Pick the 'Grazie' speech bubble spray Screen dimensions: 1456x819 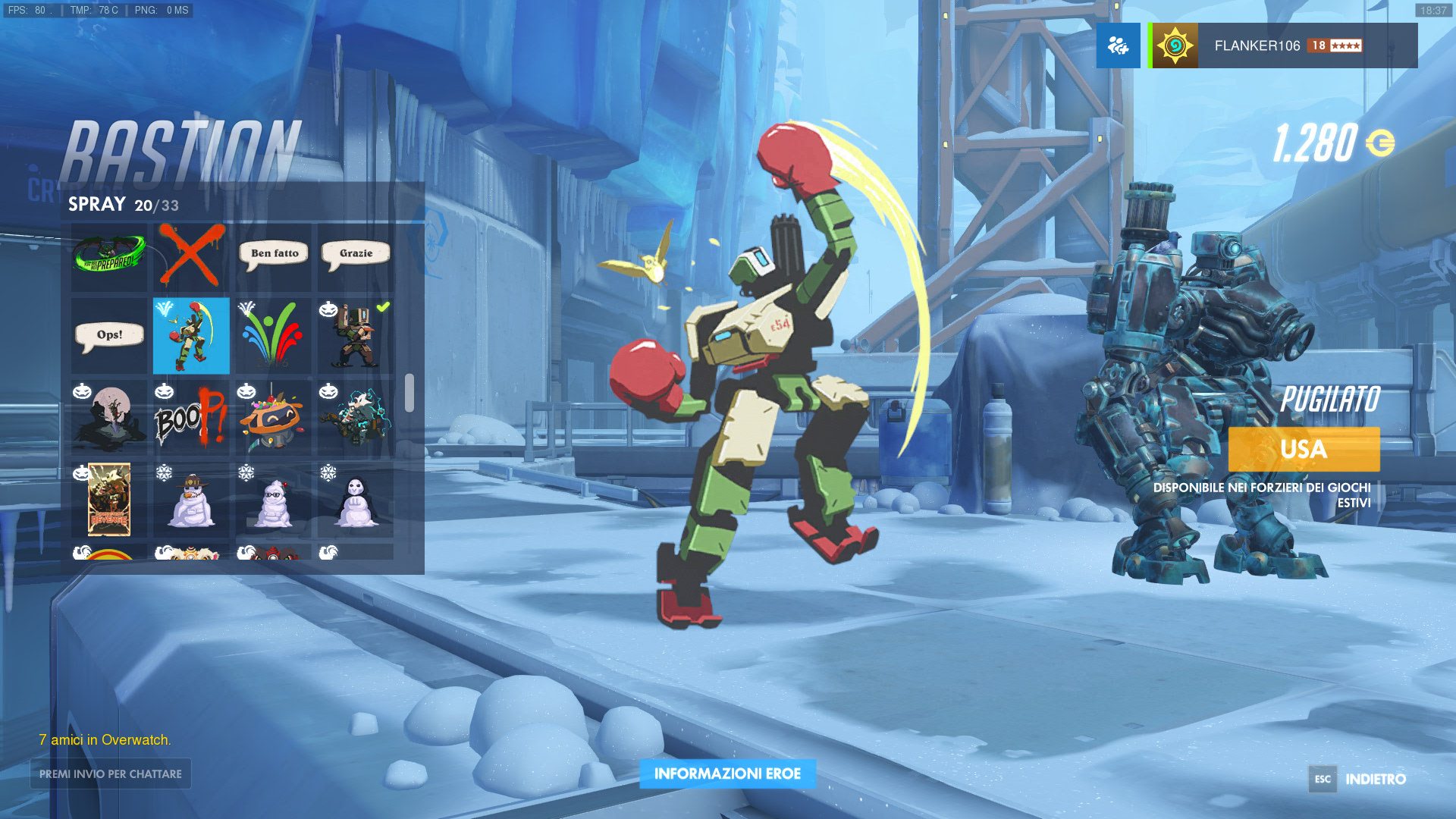pos(356,255)
